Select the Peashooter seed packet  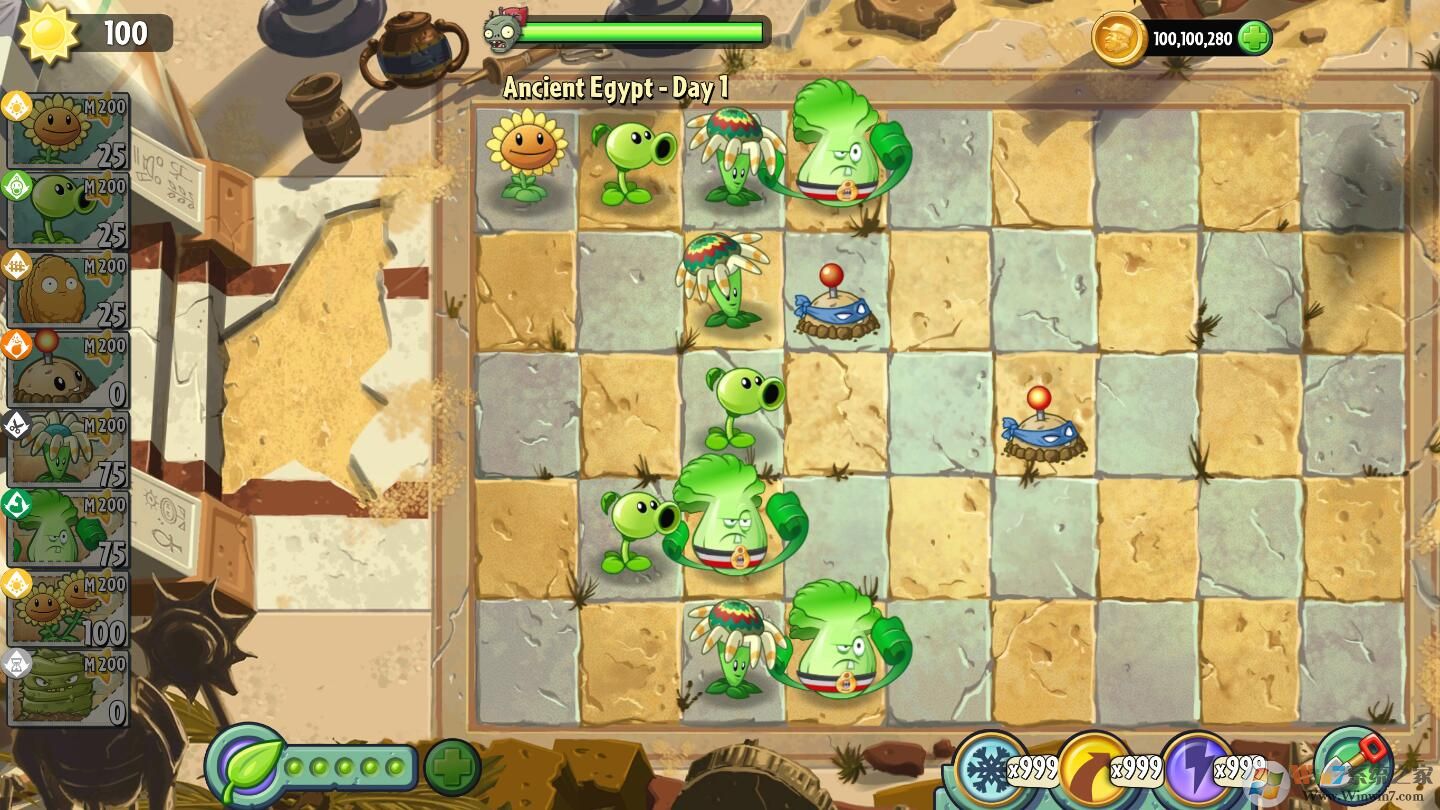point(65,210)
